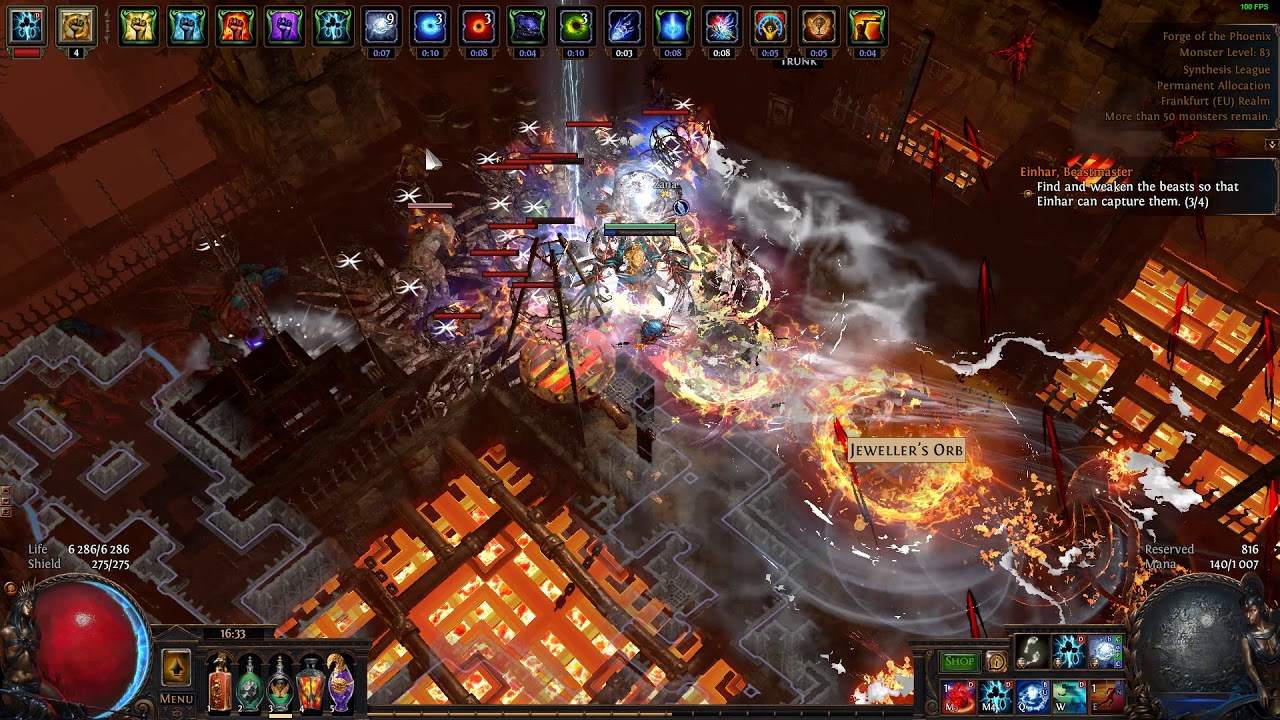This screenshot has height=720, width=1280.
Task: Use the winged flask in slot 3
Action: click(280, 685)
